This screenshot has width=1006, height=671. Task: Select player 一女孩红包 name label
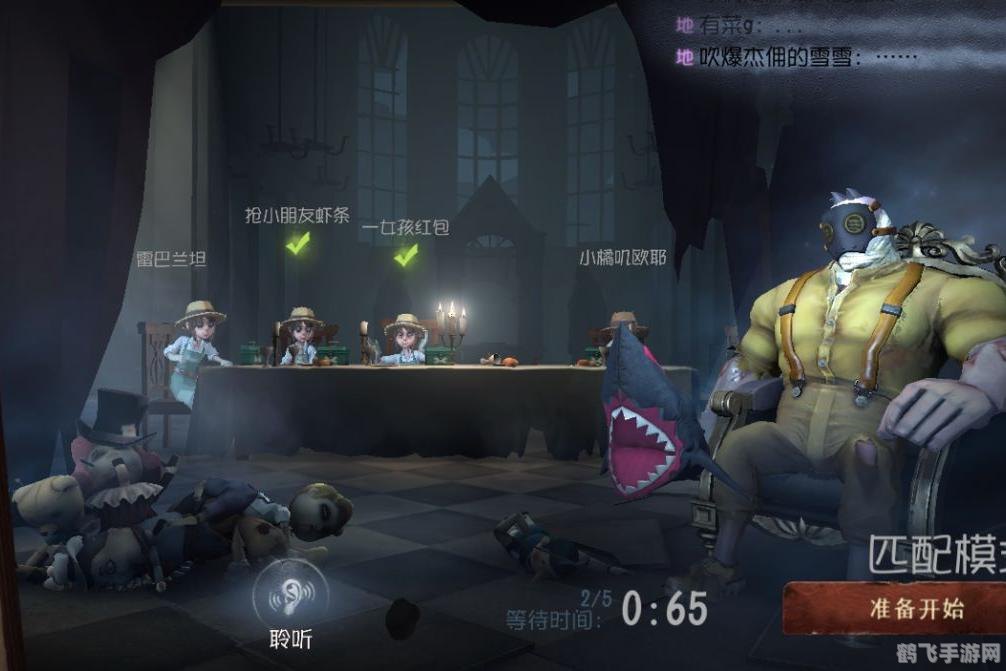click(405, 228)
